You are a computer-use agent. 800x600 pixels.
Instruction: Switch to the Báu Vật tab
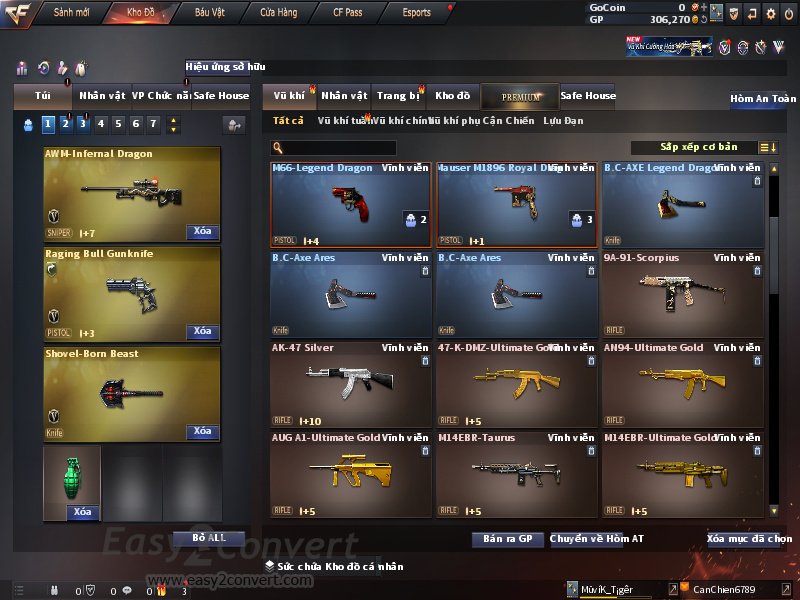click(210, 13)
